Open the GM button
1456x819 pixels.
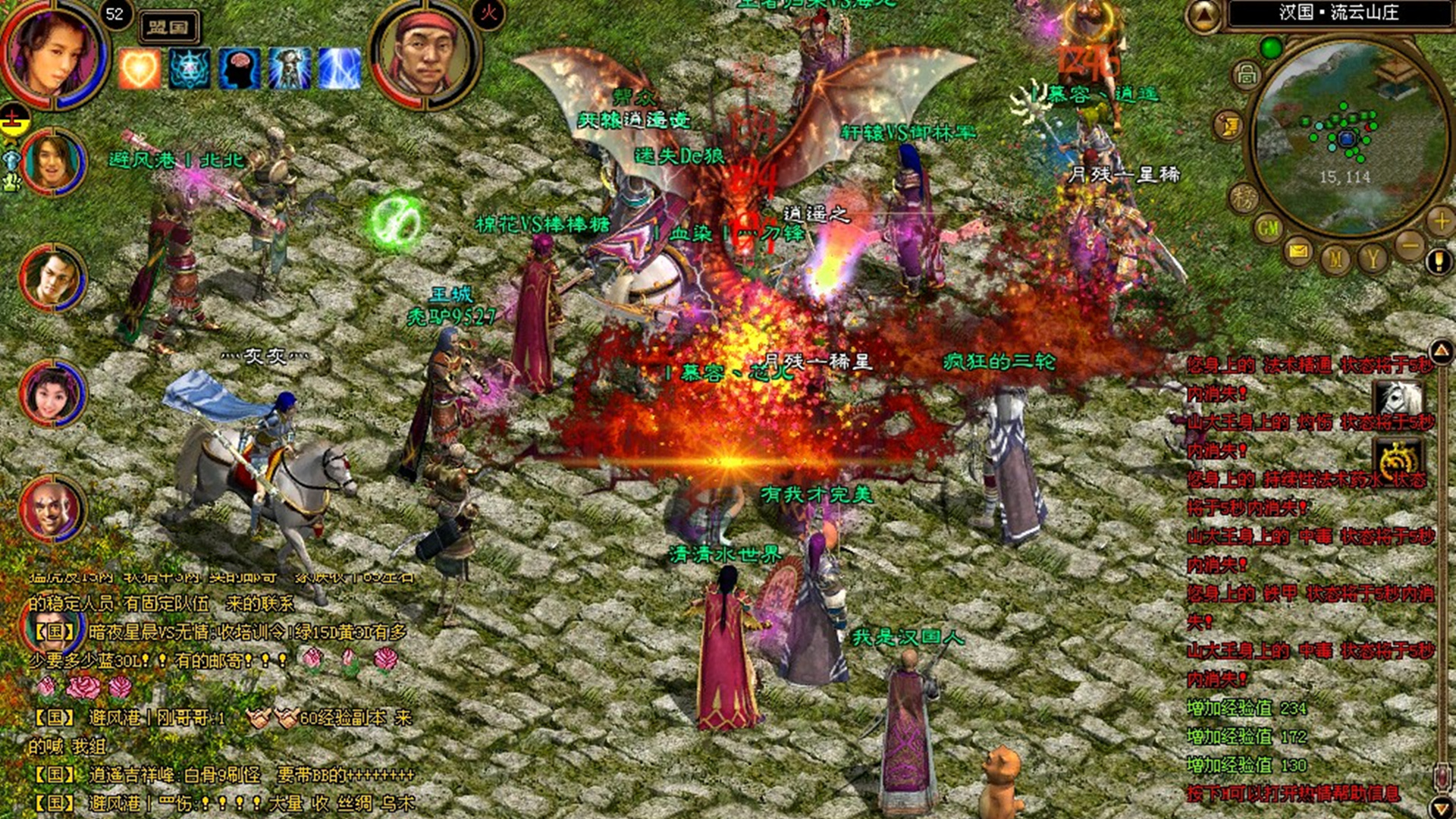pyautogui.click(x=1268, y=227)
